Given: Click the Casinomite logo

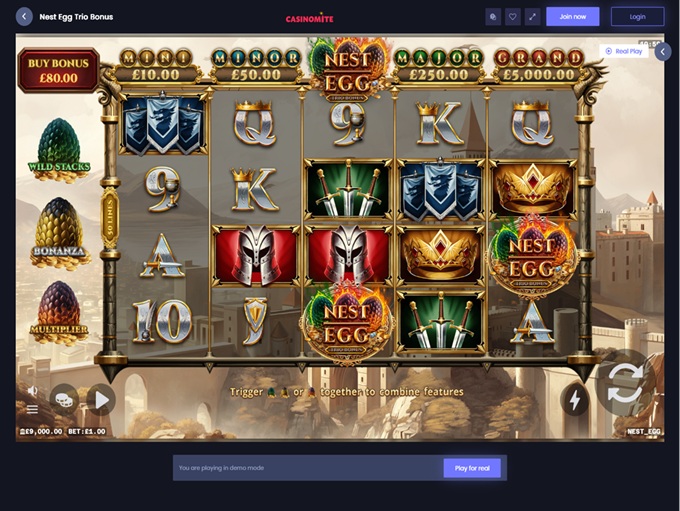Looking at the screenshot, I should [x=308, y=17].
